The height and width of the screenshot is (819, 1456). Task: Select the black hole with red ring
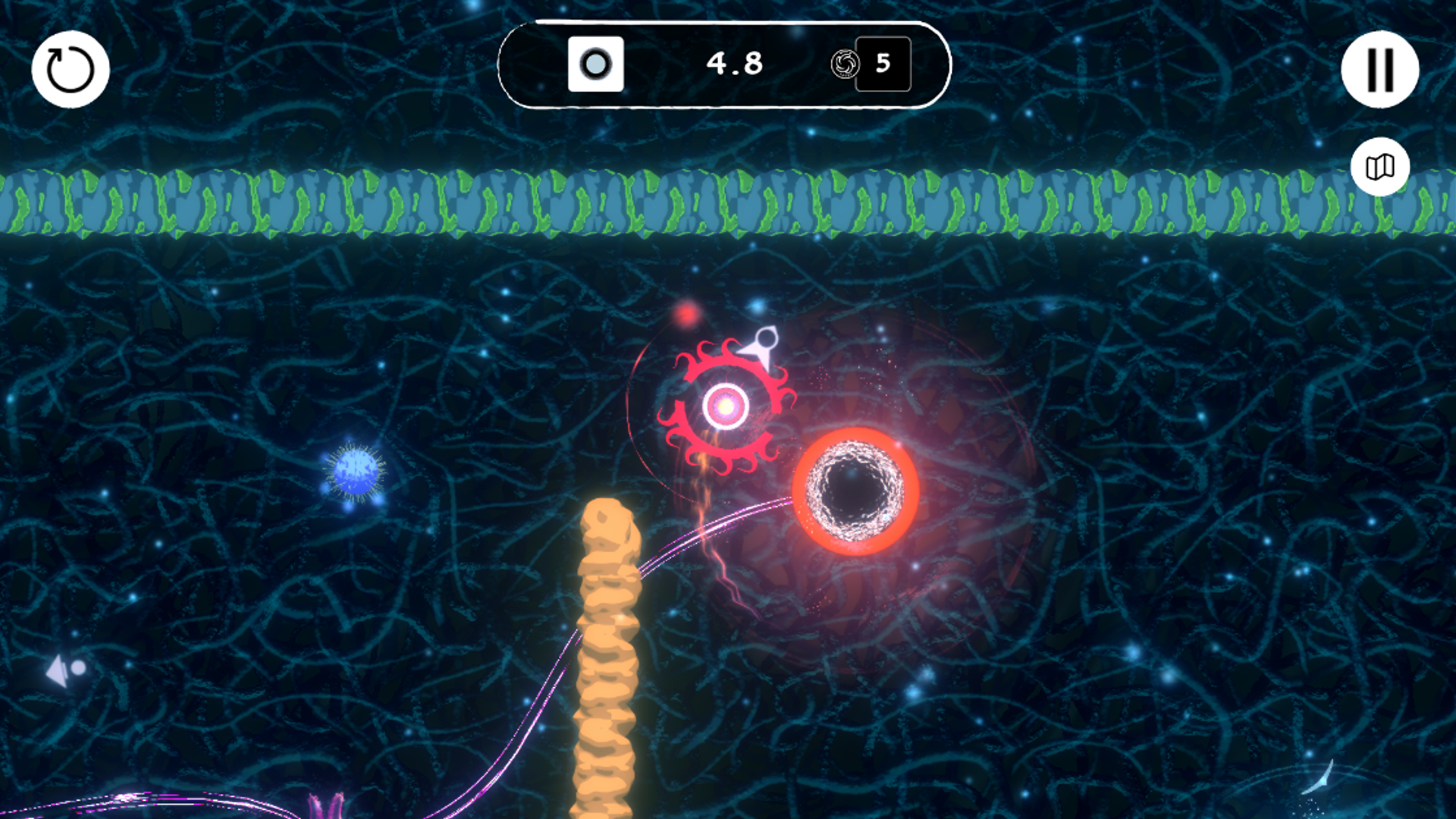pos(852,489)
